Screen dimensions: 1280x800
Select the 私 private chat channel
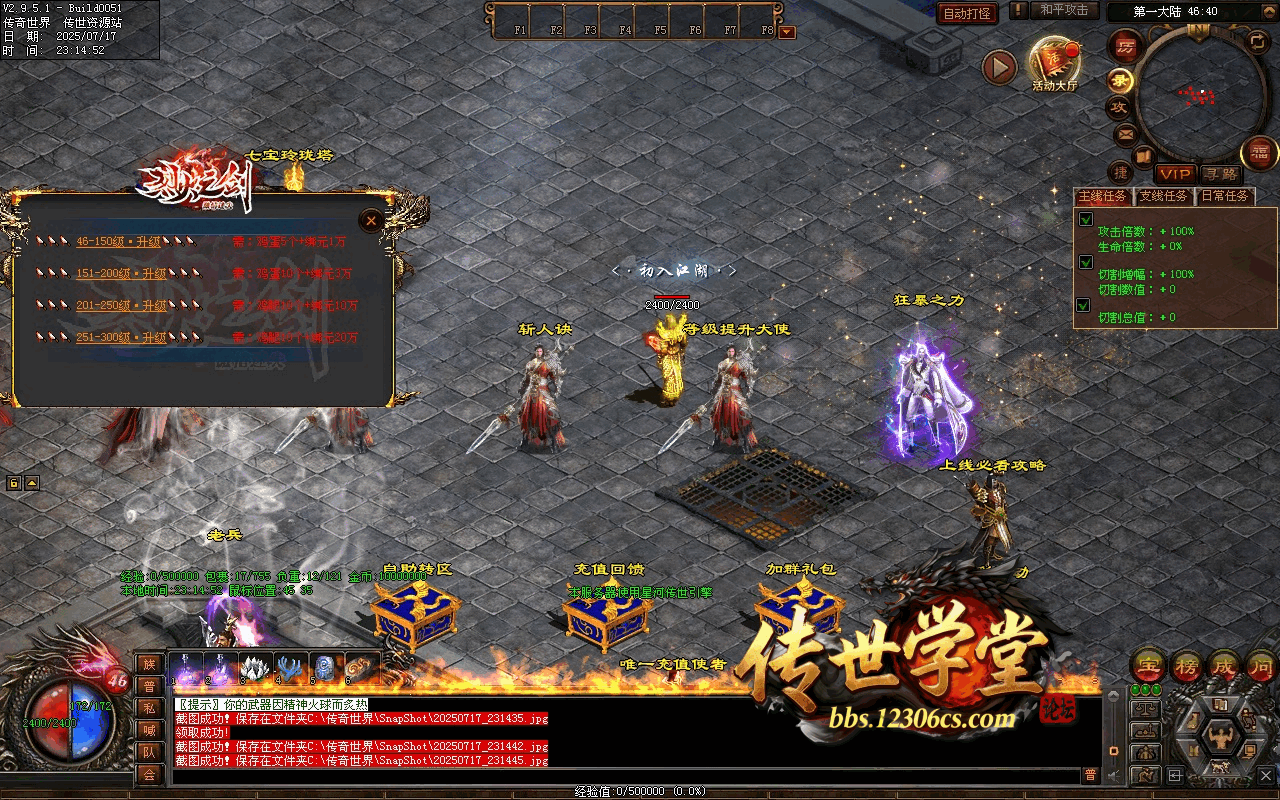[149, 708]
